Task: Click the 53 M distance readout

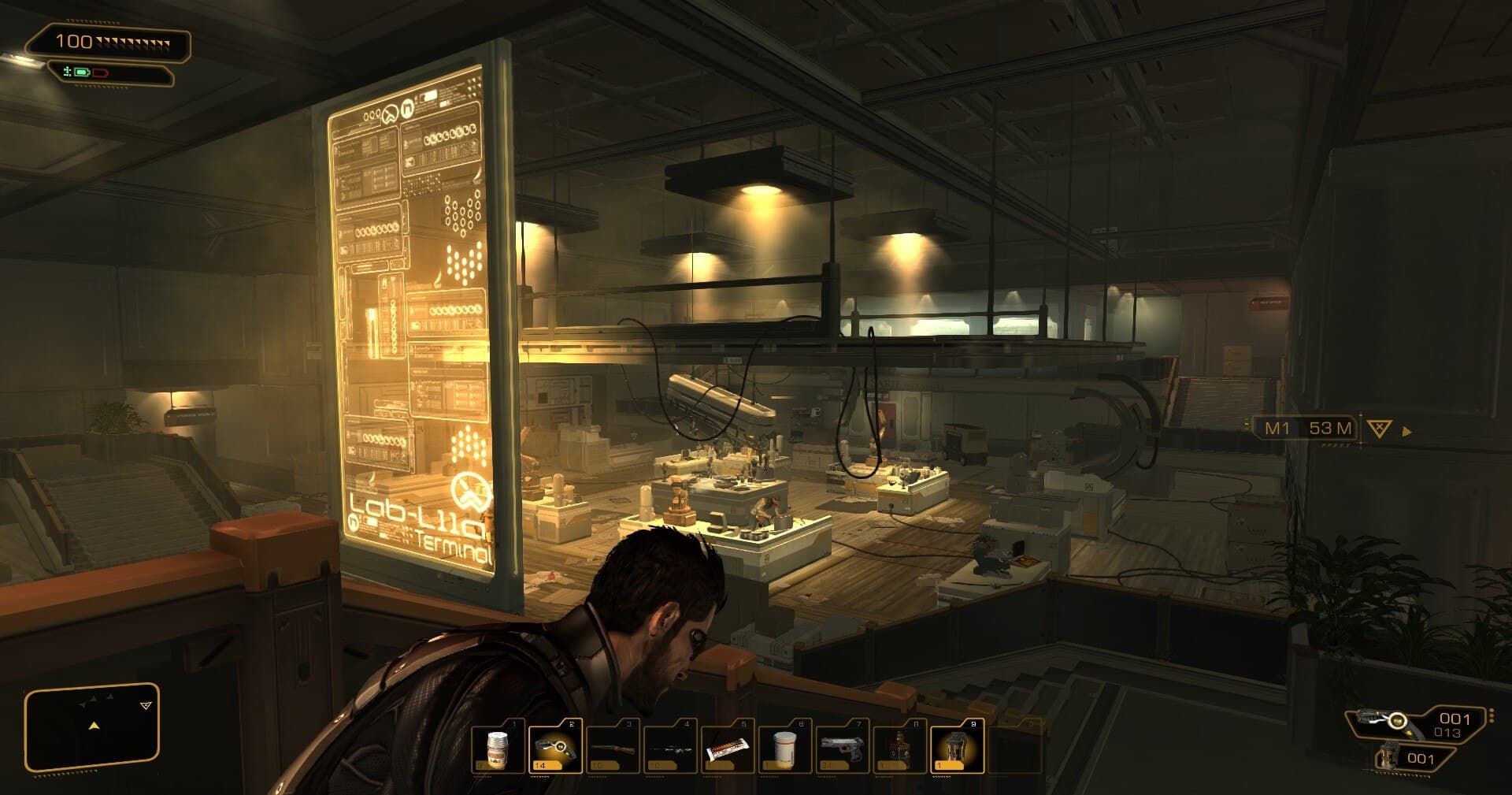Action: tap(1330, 426)
